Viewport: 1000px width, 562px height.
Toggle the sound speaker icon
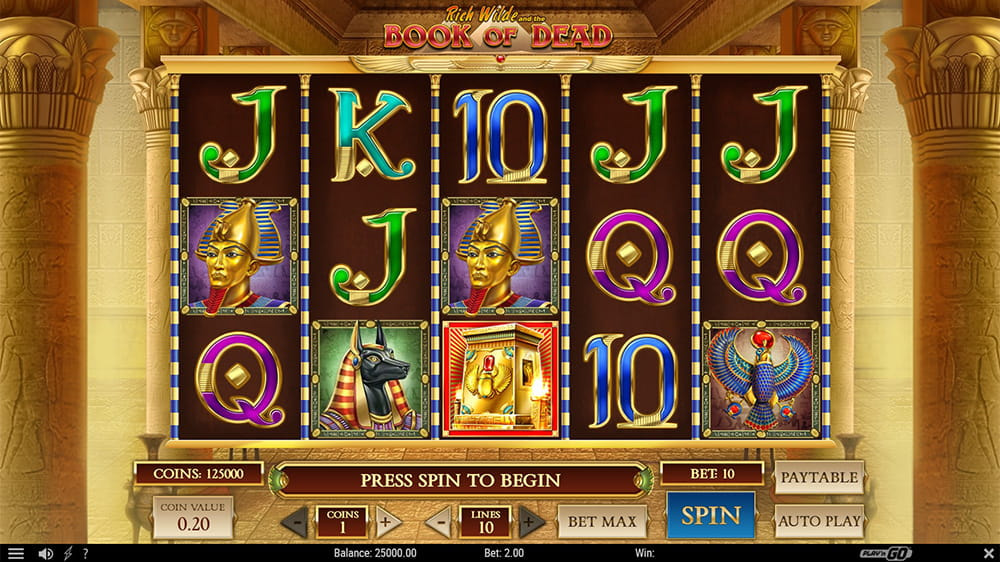[x=45, y=553]
